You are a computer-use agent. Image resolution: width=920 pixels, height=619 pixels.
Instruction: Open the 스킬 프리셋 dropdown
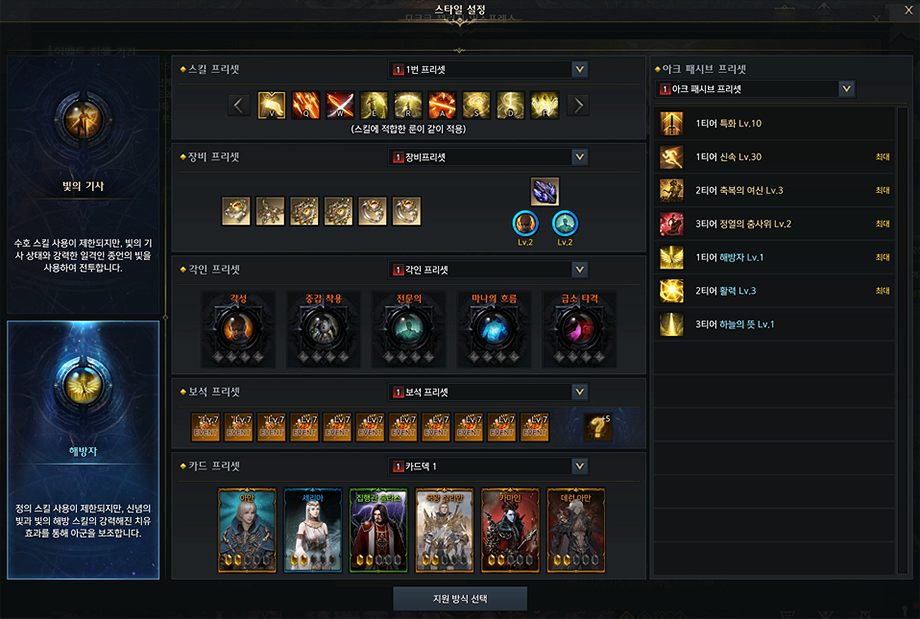click(580, 70)
